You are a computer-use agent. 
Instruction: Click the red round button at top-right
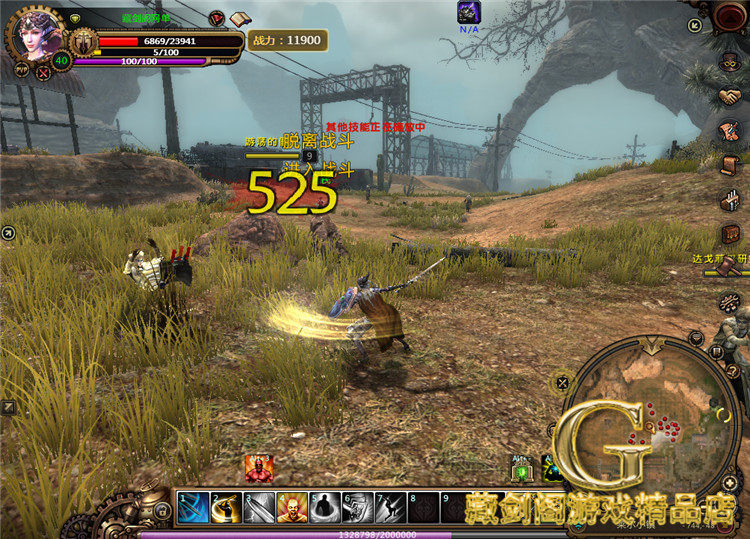point(730,17)
